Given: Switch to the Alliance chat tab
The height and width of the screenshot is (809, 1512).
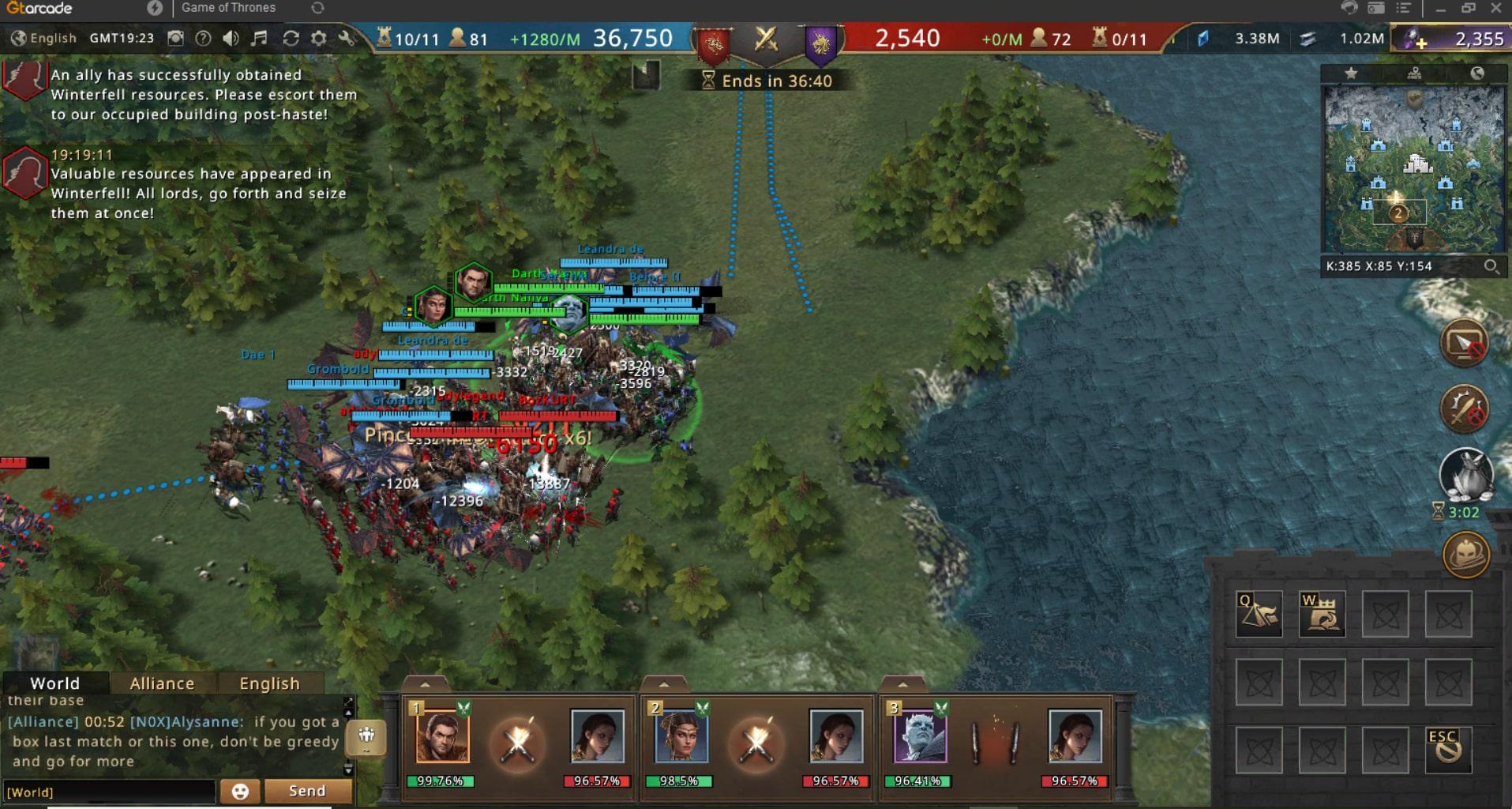Looking at the screenshot, I should tap(162, 683).
